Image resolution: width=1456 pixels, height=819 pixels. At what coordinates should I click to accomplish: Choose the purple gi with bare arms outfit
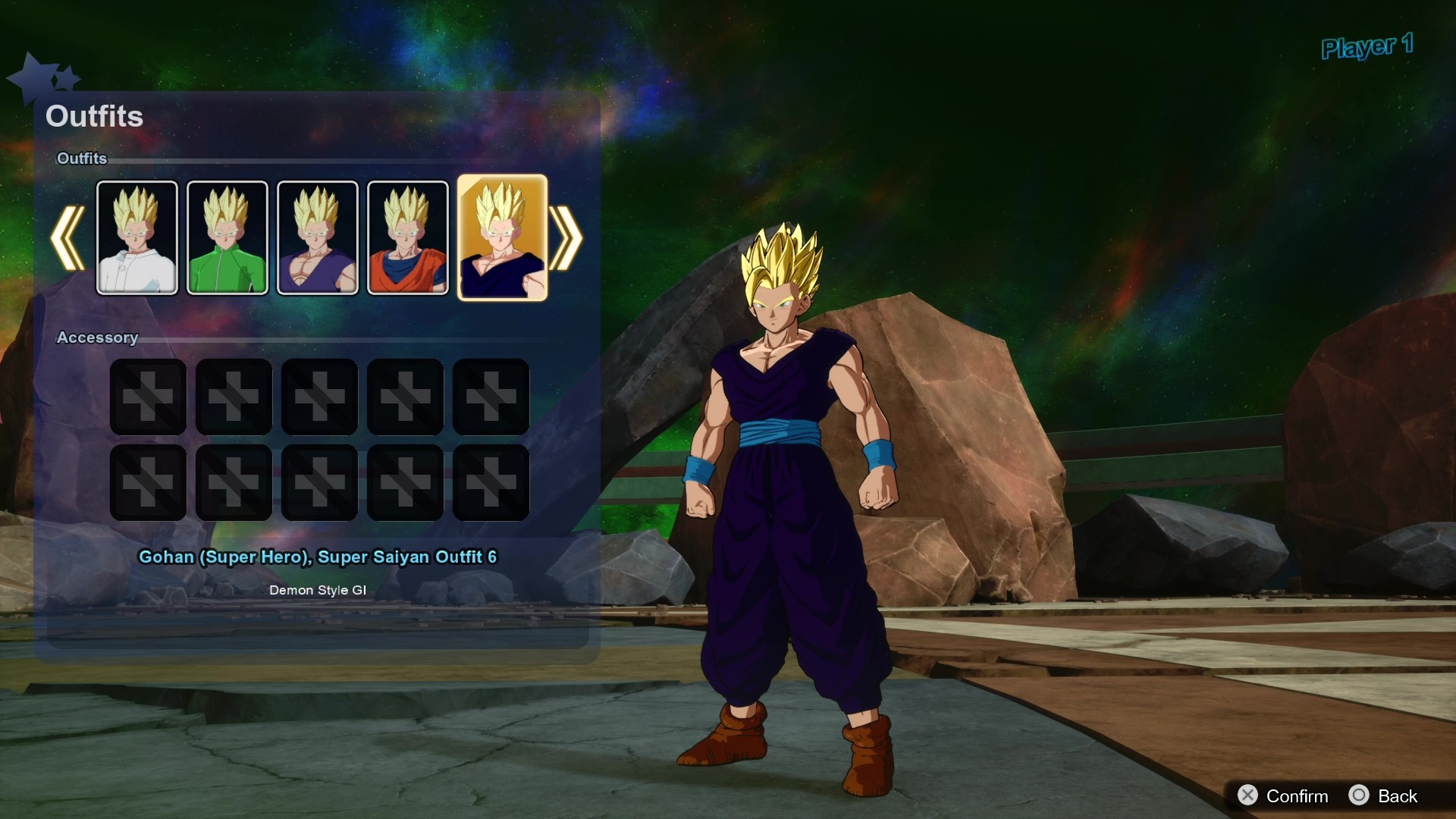tap(318, 237)
